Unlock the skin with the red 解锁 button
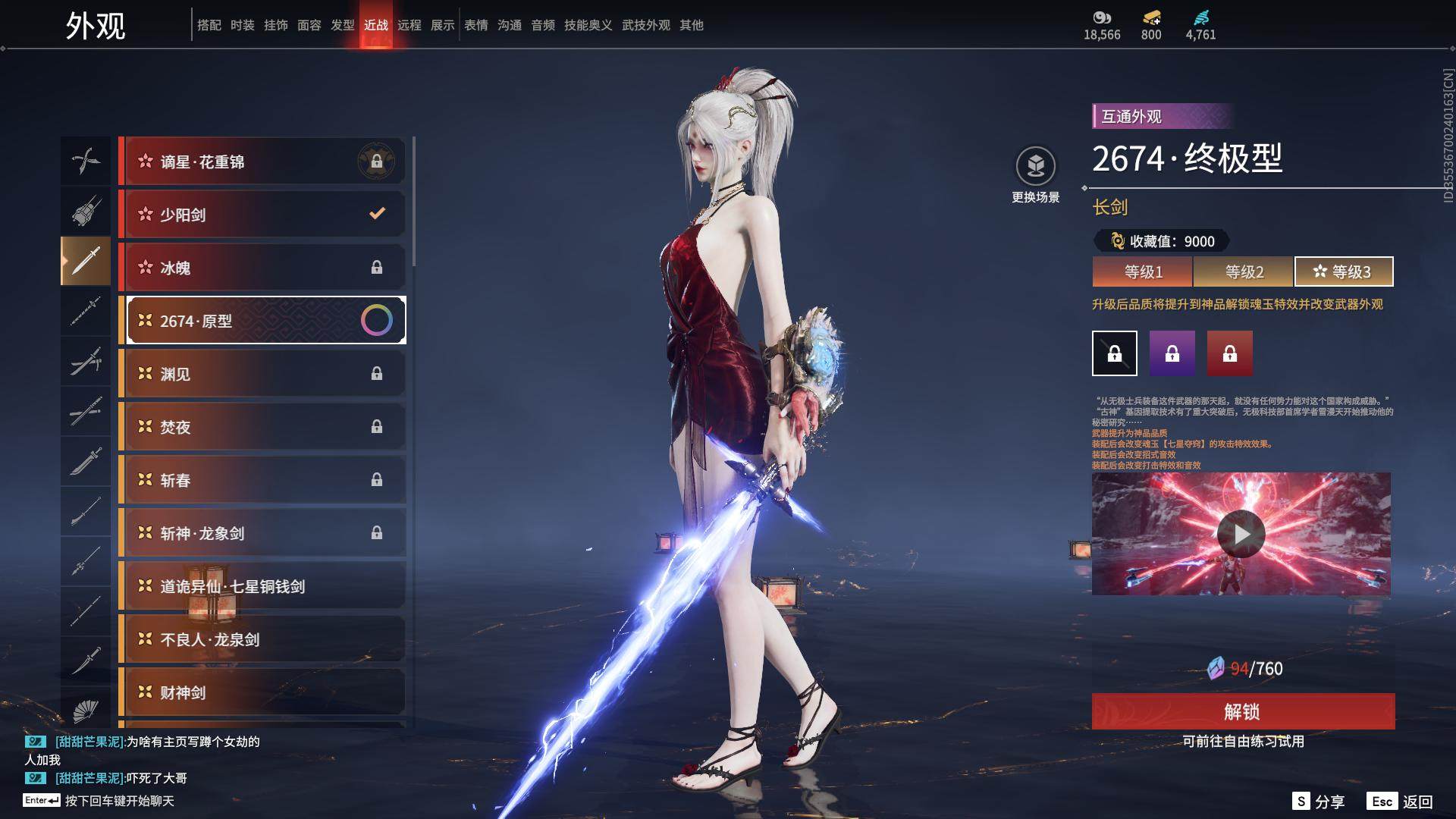Image resolution: width=1456 pixels, height=819 pixels. tap(1243, 711)
